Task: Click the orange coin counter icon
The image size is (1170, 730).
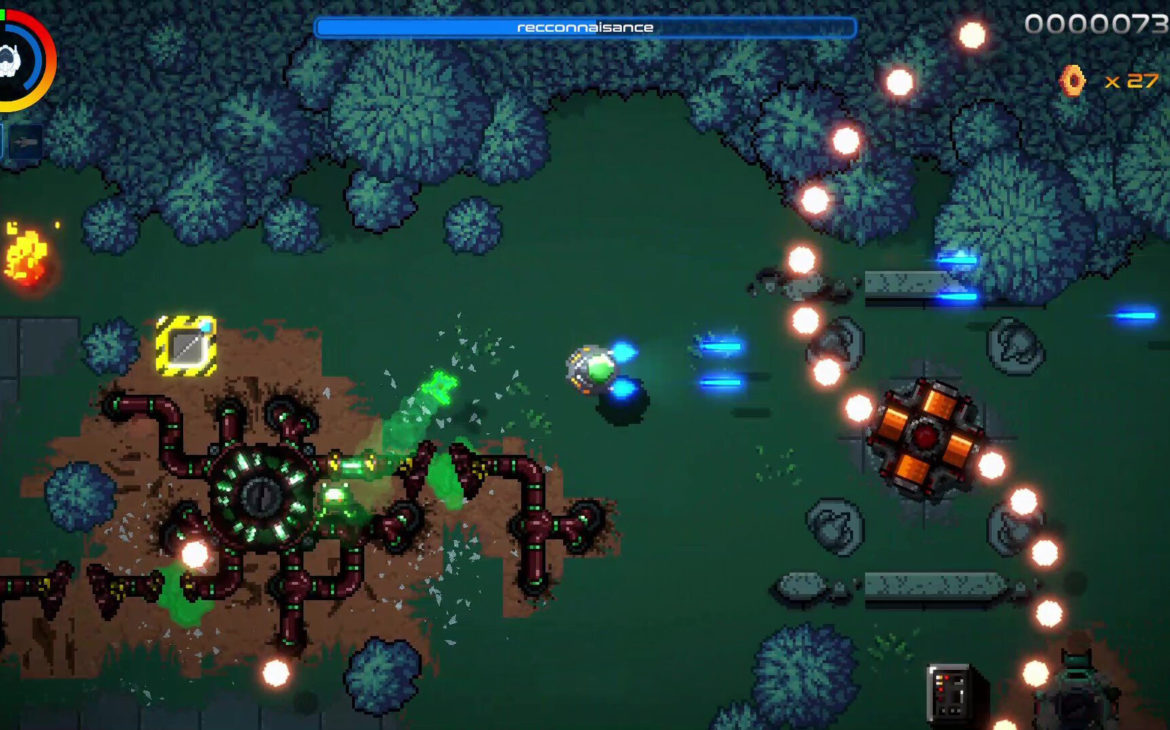Action: 1073,80
